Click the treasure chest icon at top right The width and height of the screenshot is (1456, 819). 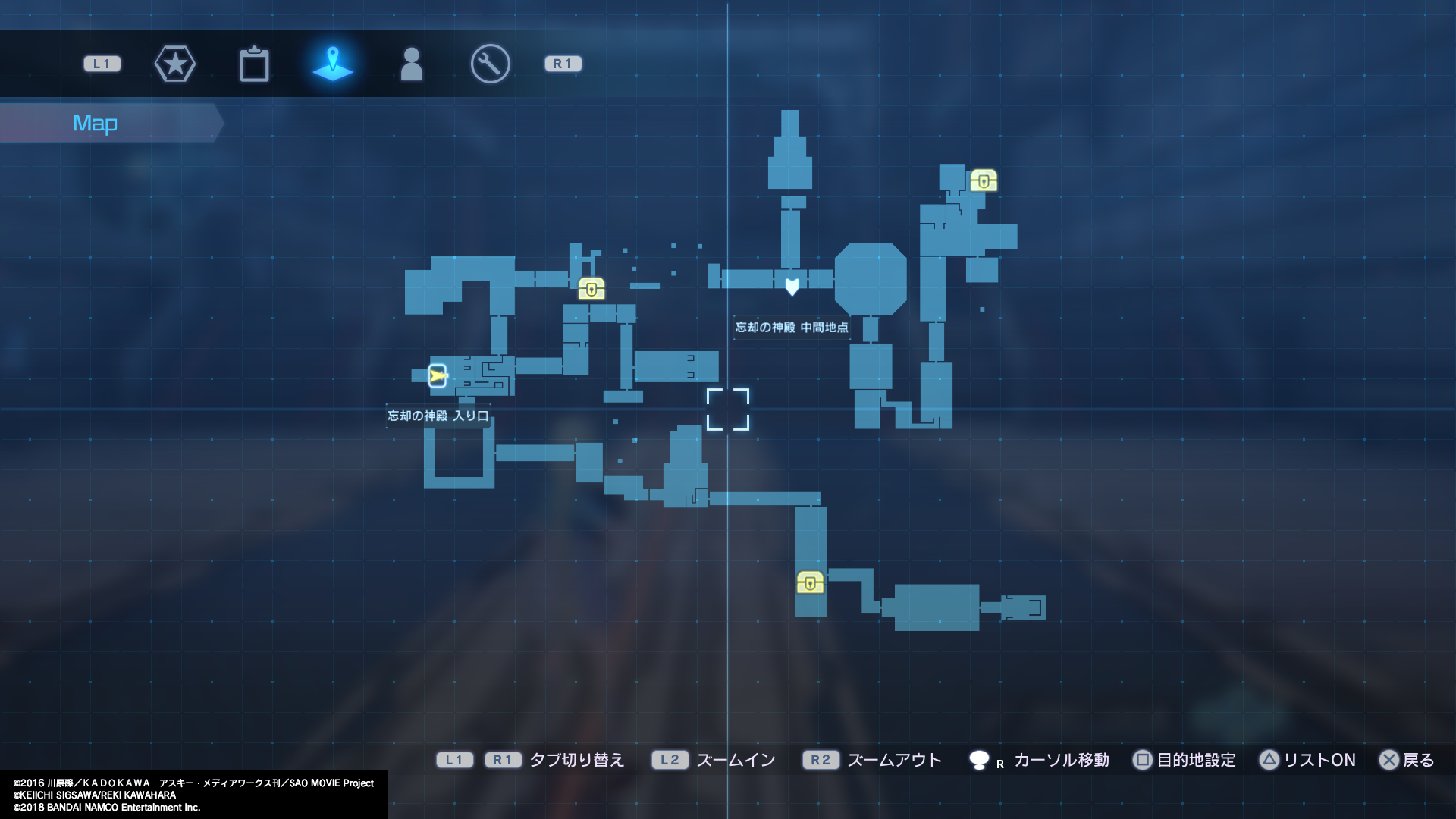coord(984,181)
